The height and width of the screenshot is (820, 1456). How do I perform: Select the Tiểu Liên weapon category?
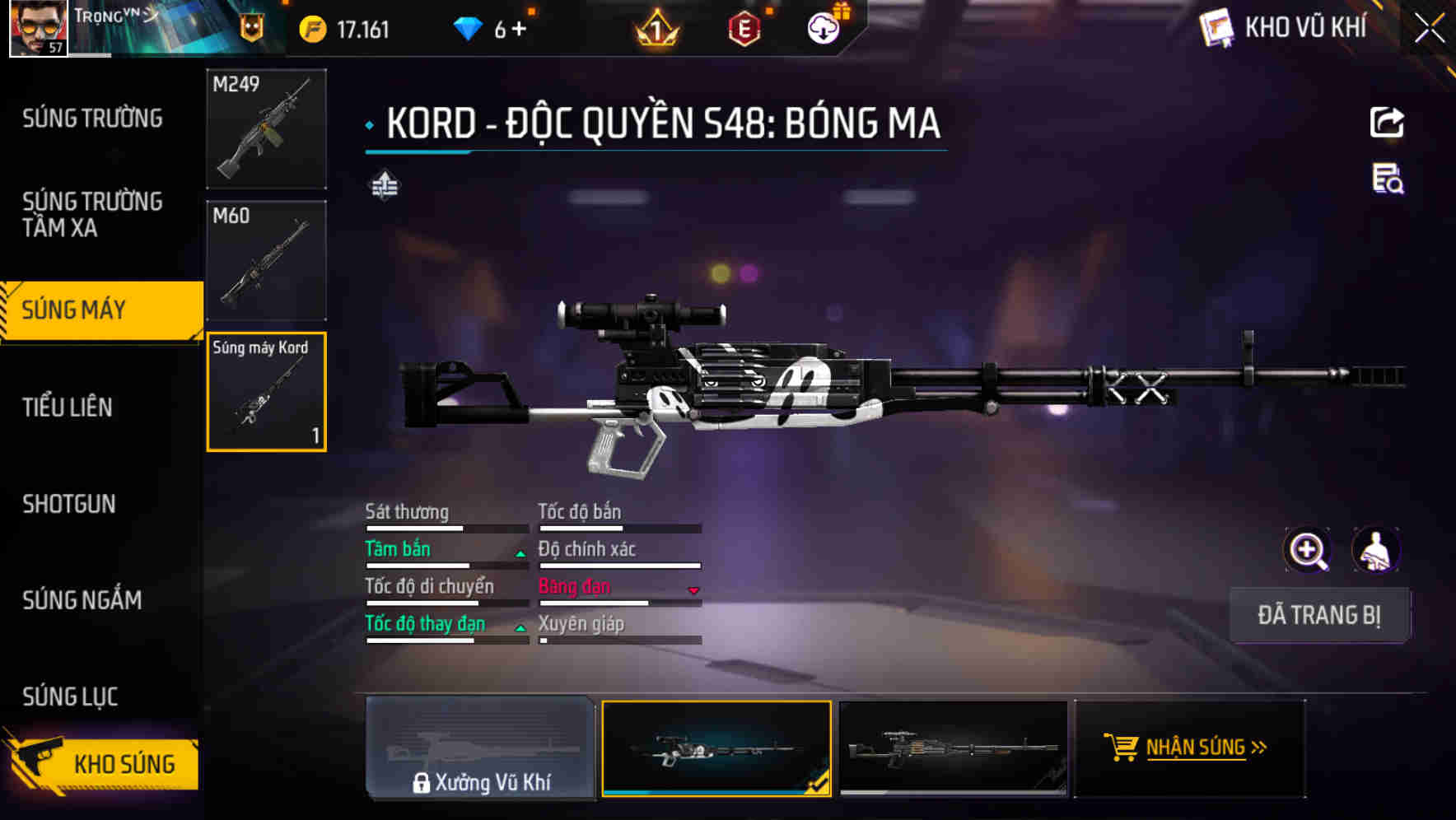click(68, 407)
